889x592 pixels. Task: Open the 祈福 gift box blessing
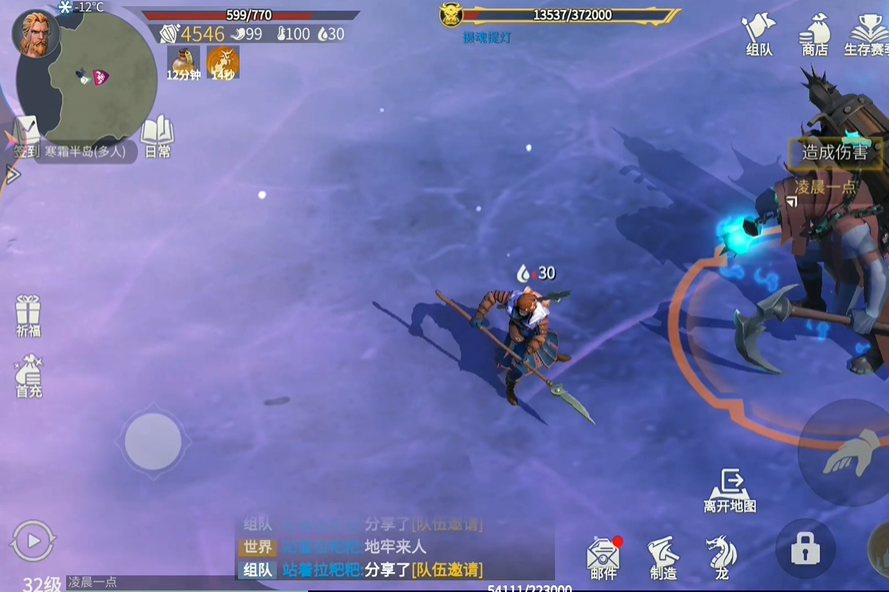coord(28,316)
